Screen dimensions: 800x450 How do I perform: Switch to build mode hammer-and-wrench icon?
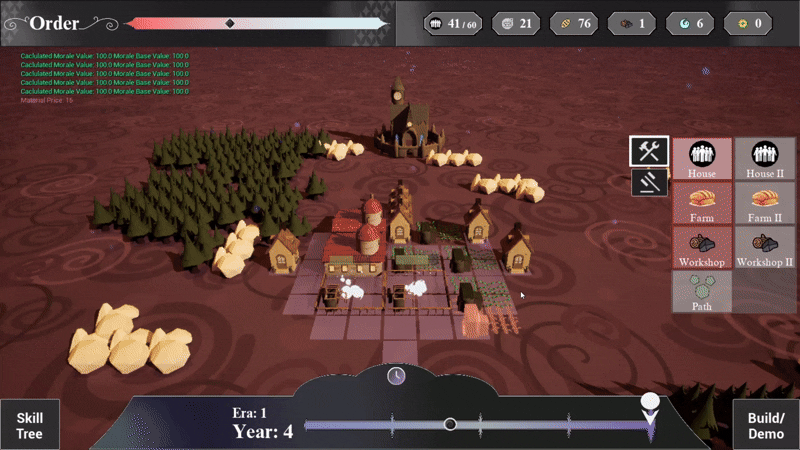(649, 151)
